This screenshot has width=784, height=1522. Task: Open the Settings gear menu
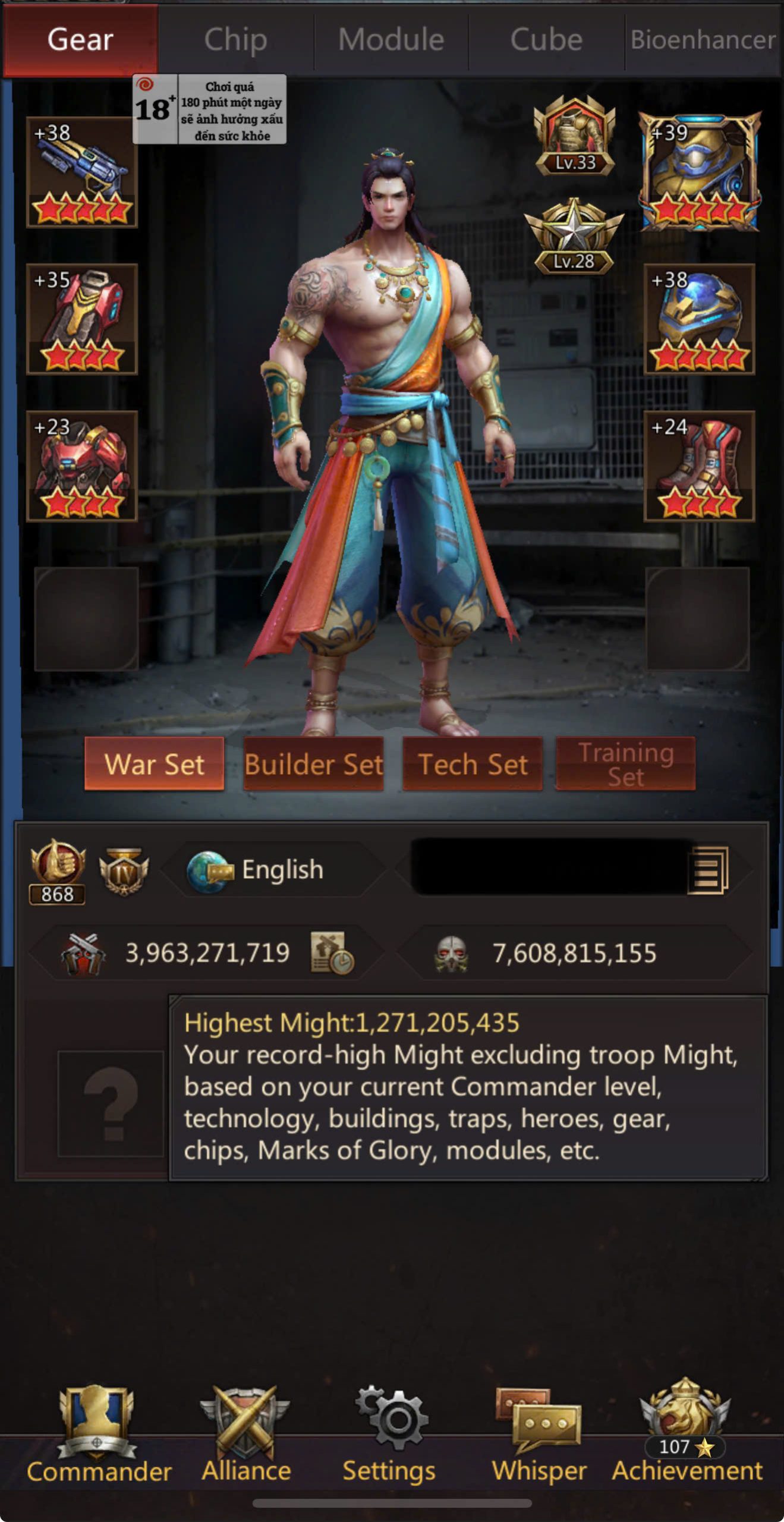coord(389,1433)
